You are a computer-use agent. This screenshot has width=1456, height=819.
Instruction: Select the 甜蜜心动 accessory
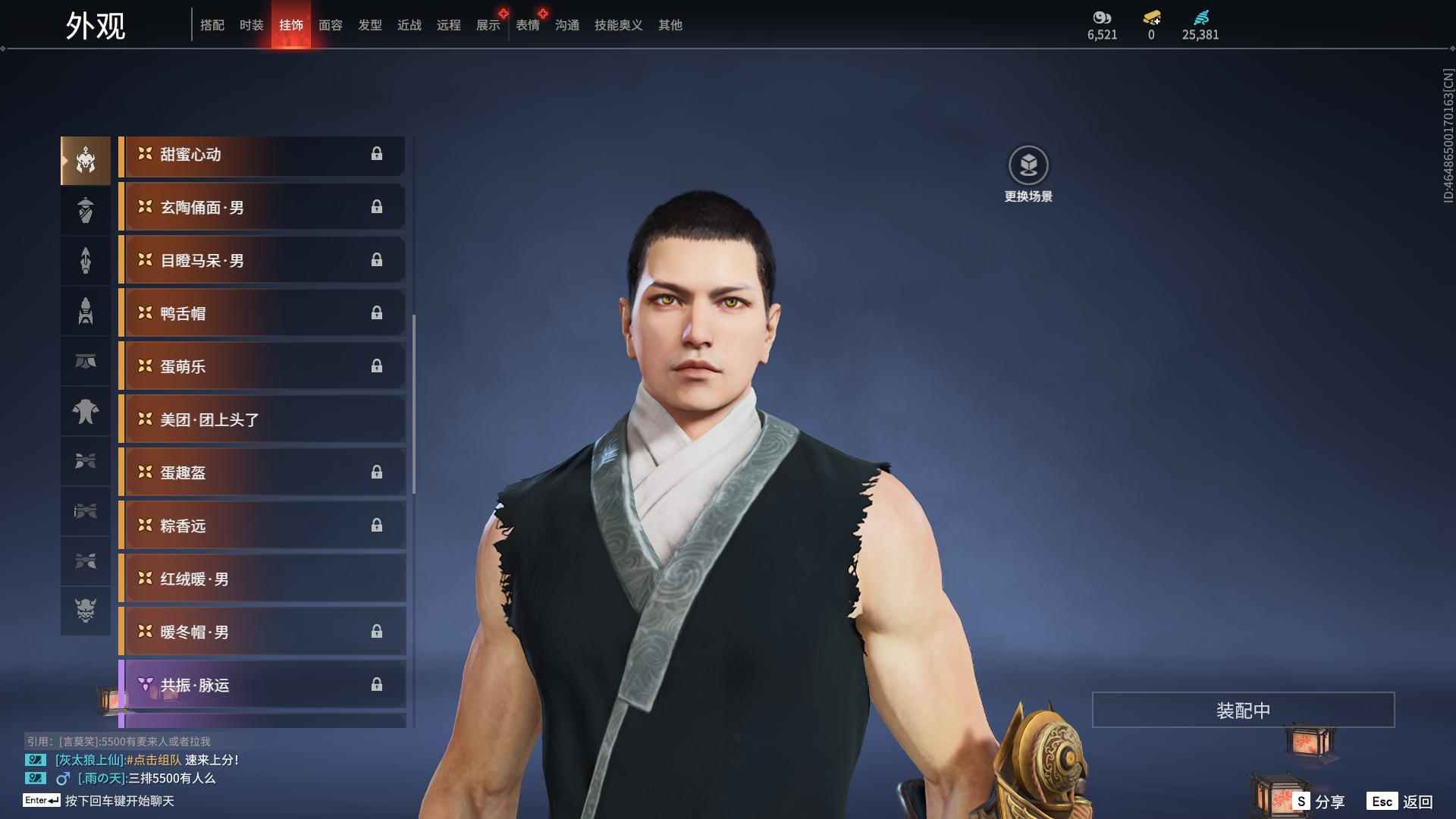click(x=262, y=155)
